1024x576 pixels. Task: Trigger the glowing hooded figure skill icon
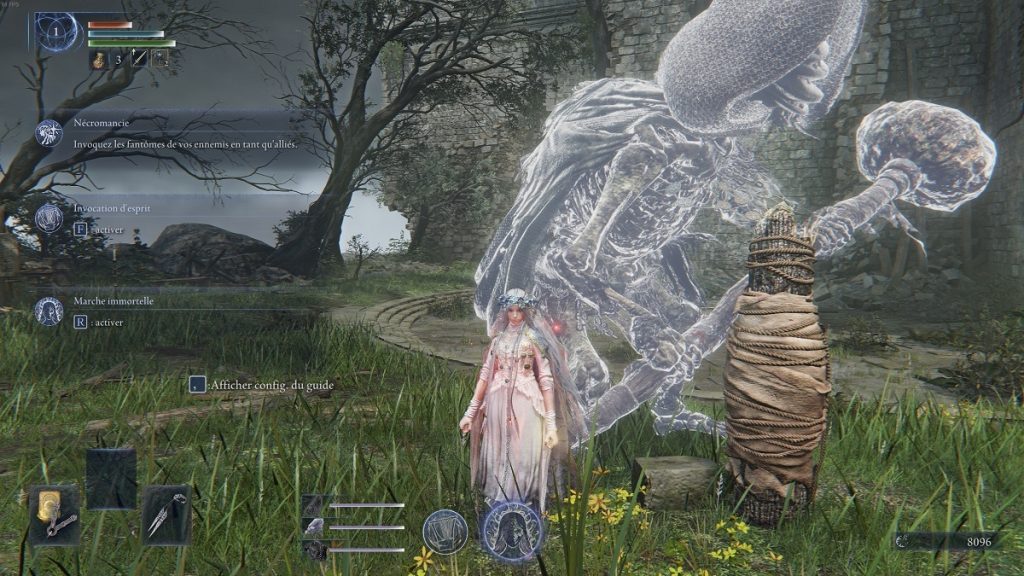(x=512, y=530)
